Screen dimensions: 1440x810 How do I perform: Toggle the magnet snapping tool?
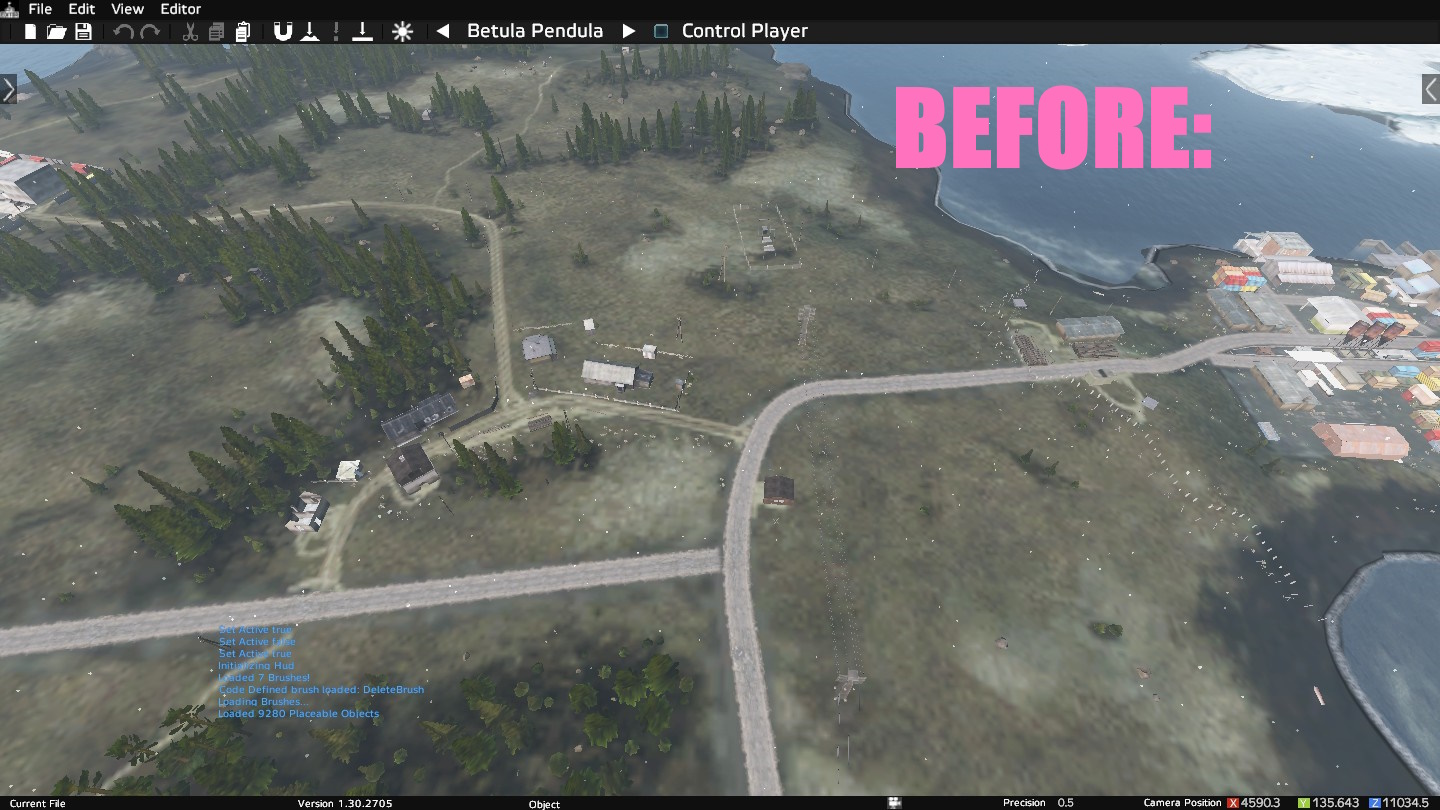click(x=283, y=30)
